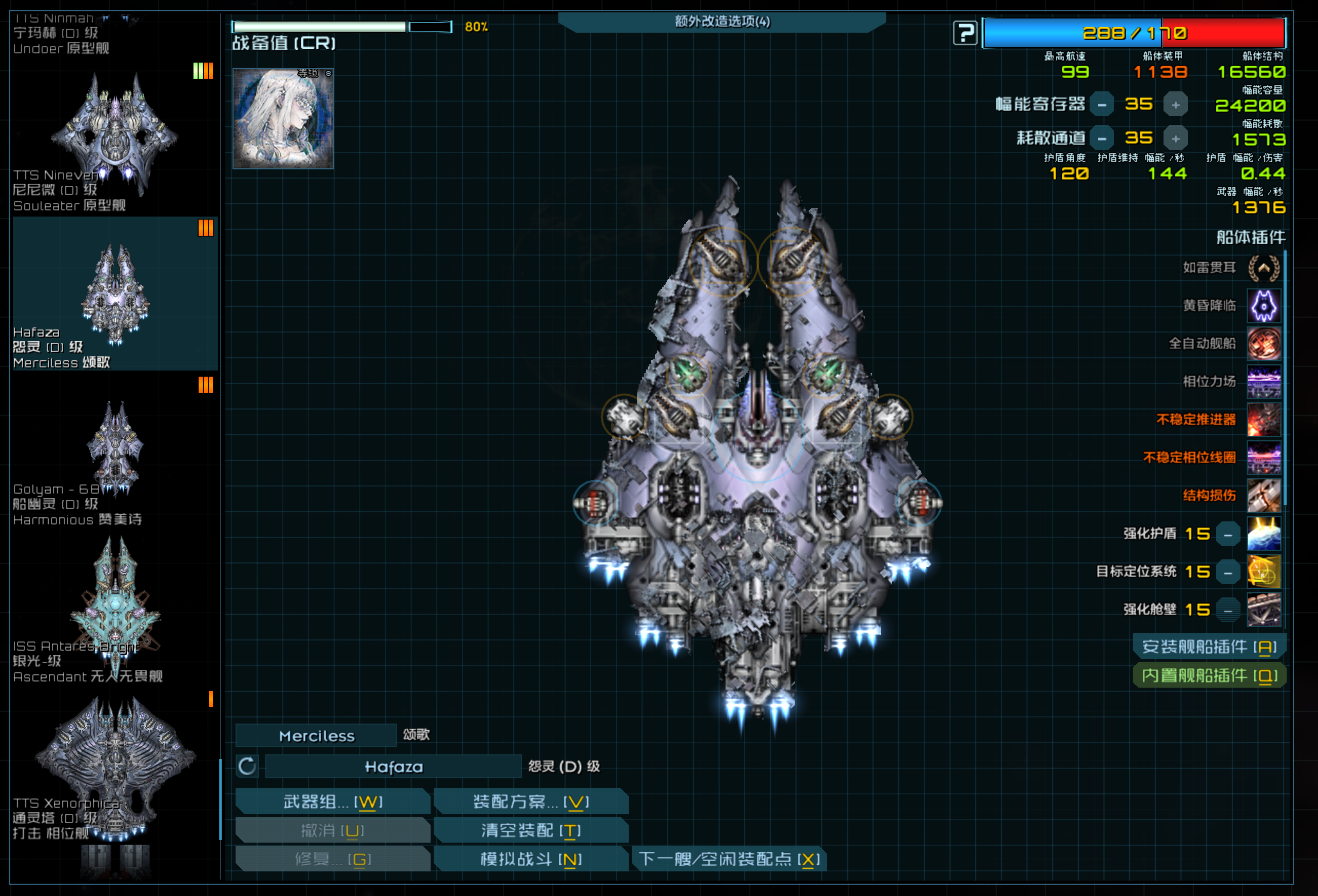The width and height of the screenshot is (1318, 896).
Task: Select the 黄昏降临 hullmod icon
Action: [x=1264, y=306]
